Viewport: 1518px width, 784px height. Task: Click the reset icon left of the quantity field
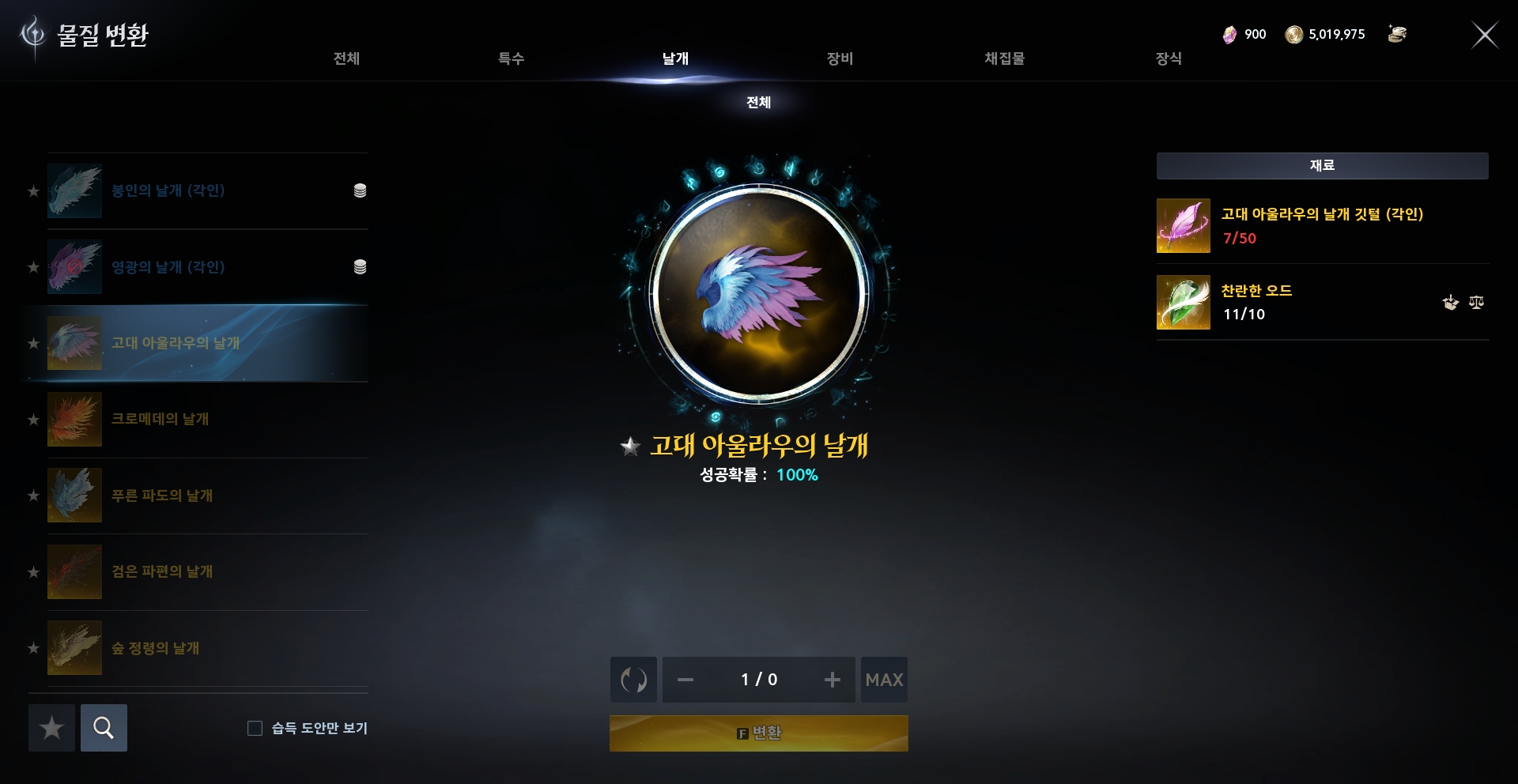(x=632, y=680)
